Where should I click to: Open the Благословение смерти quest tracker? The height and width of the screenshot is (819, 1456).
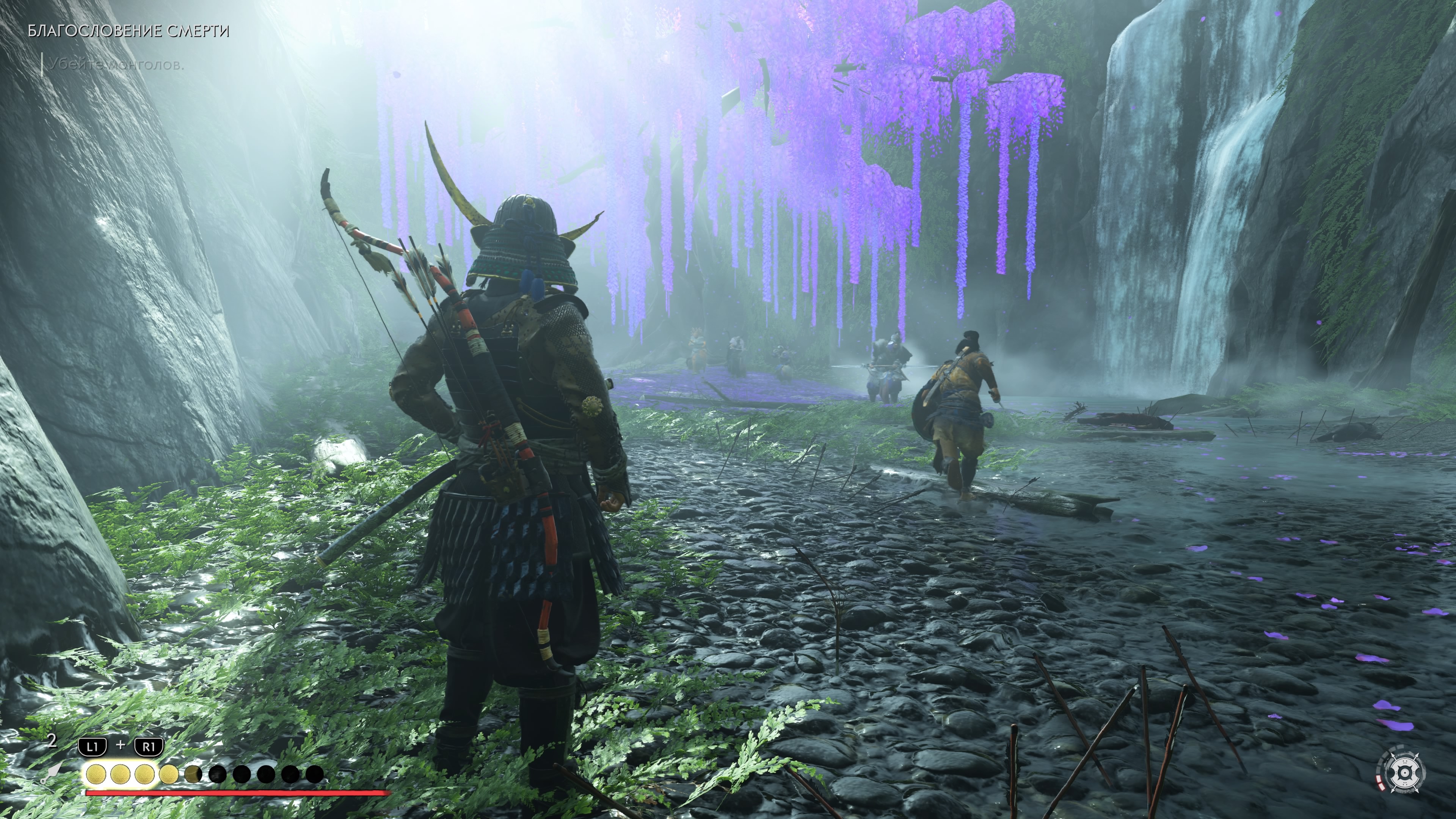[x=128, y=31]
